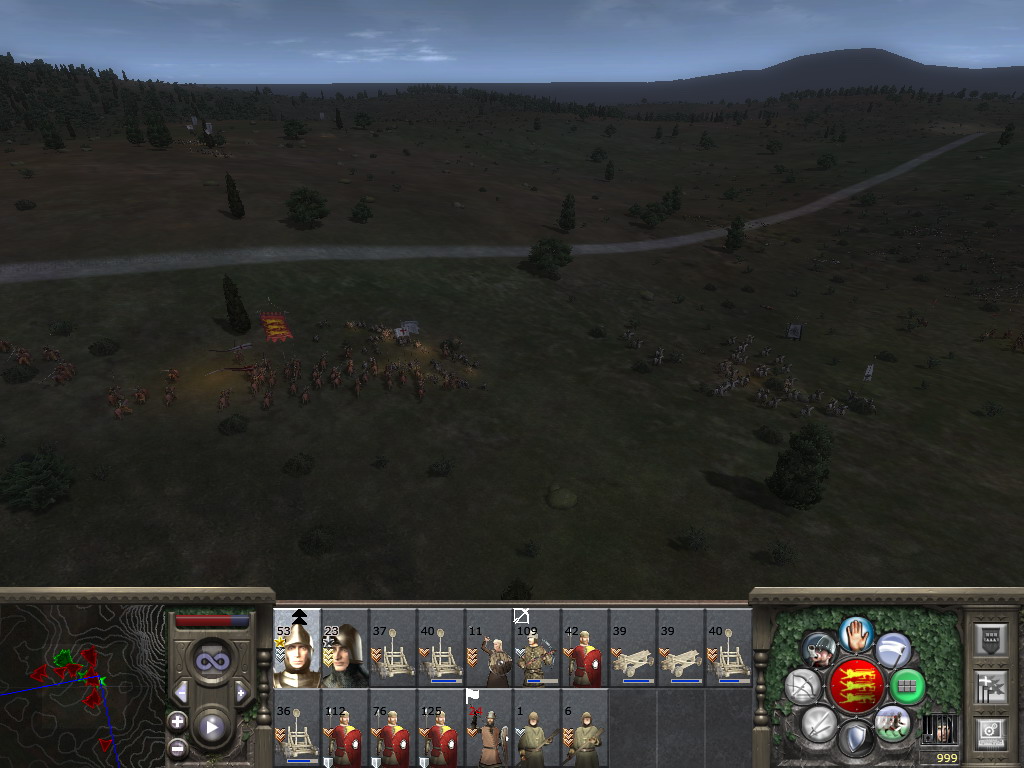Decrease battle speed with left arrow

[181, 692]
